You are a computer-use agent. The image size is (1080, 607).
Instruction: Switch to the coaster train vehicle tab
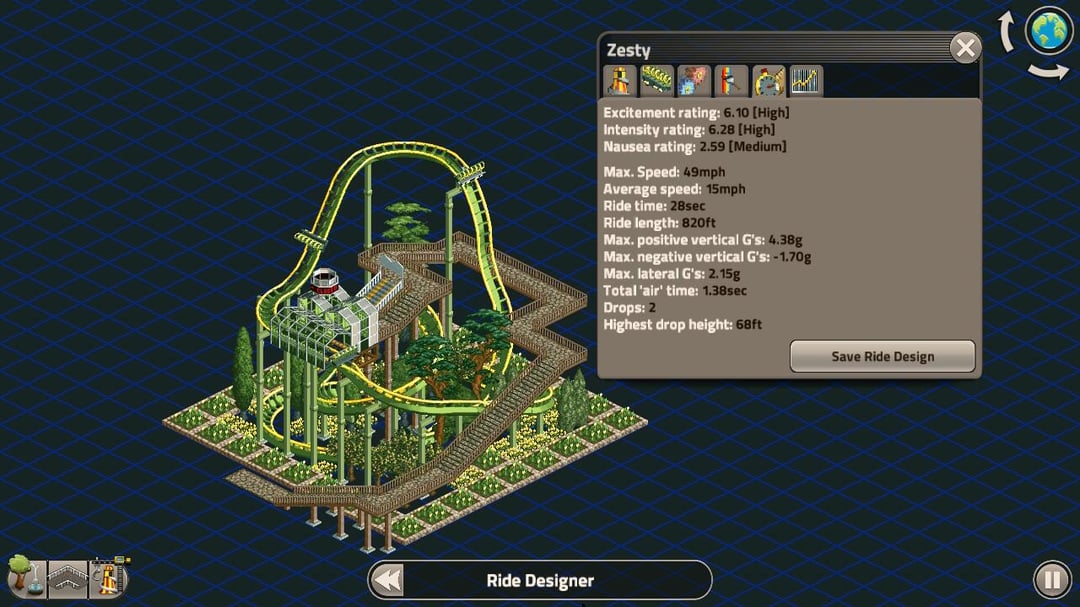coord(657,81)
